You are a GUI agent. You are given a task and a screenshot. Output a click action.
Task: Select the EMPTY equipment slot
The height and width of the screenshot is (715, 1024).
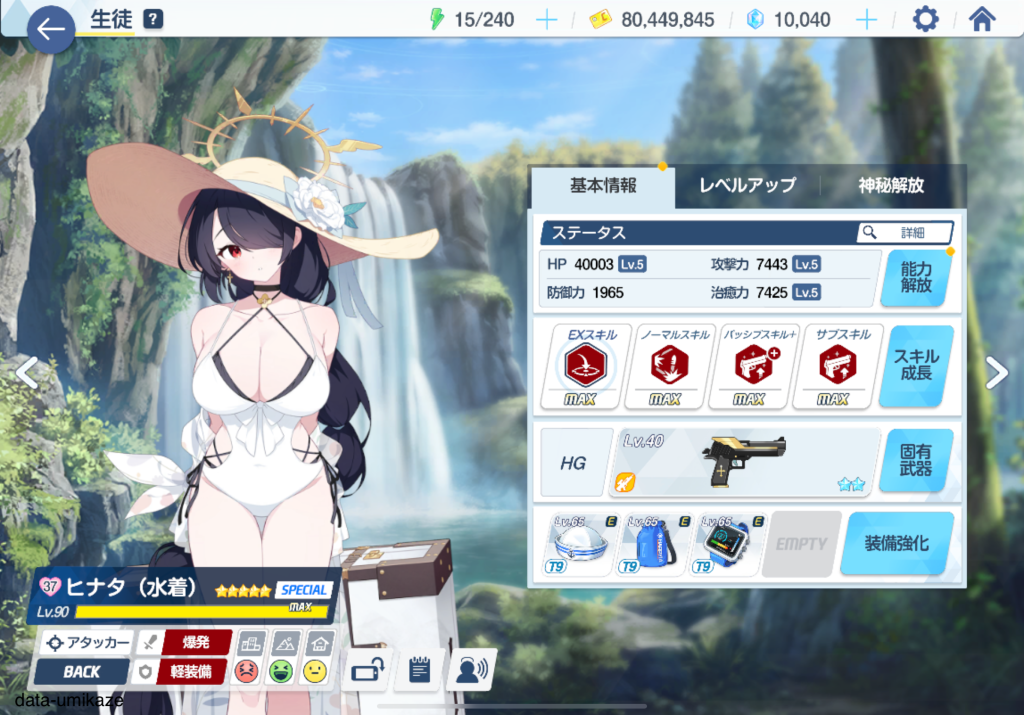pos(801,544)
